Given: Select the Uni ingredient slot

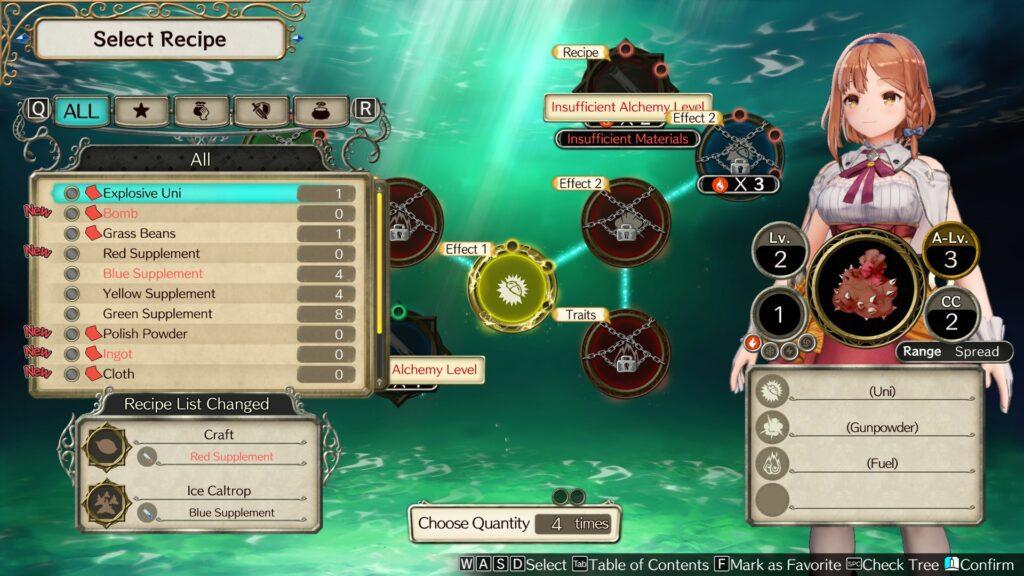Looking at the screenshot, I should click(866, 391).
